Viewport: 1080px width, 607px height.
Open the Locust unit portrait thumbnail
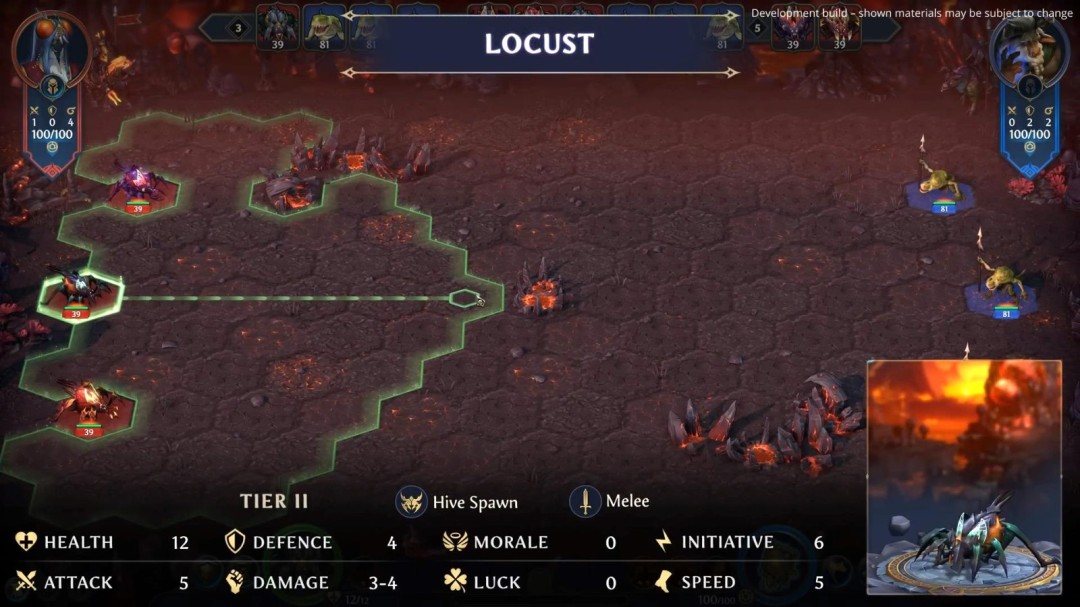coord(964,478)
